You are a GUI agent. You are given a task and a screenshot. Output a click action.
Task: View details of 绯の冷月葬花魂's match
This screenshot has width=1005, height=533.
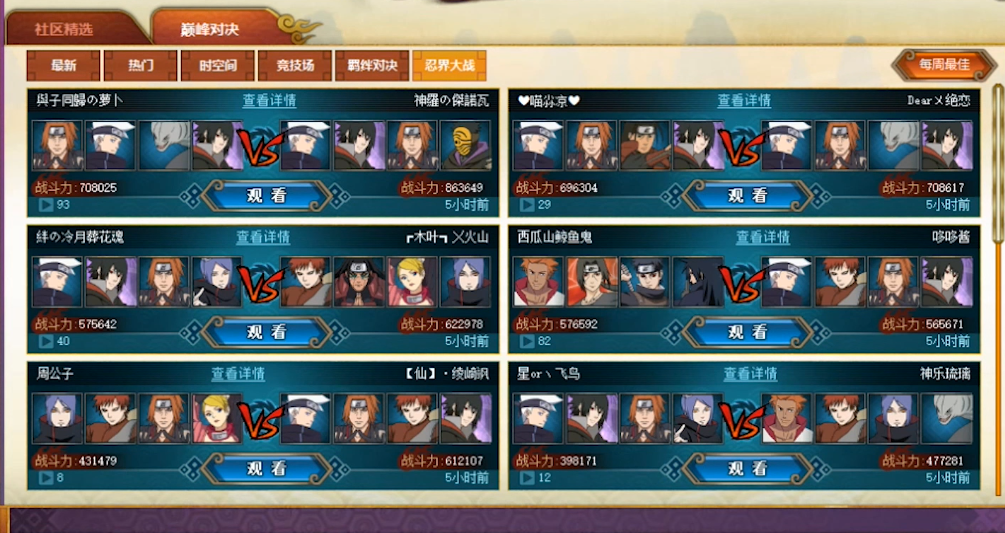[x=263, y=237]
